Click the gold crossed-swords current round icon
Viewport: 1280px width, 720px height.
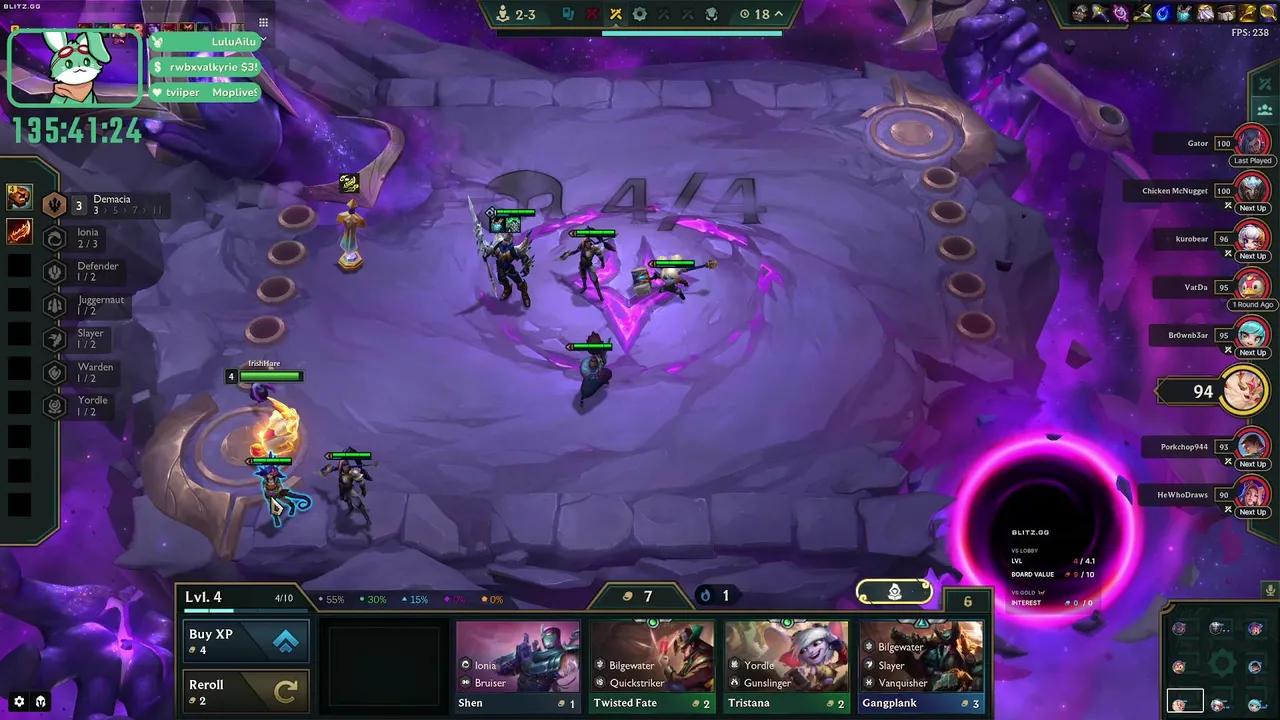pos(614,14)
